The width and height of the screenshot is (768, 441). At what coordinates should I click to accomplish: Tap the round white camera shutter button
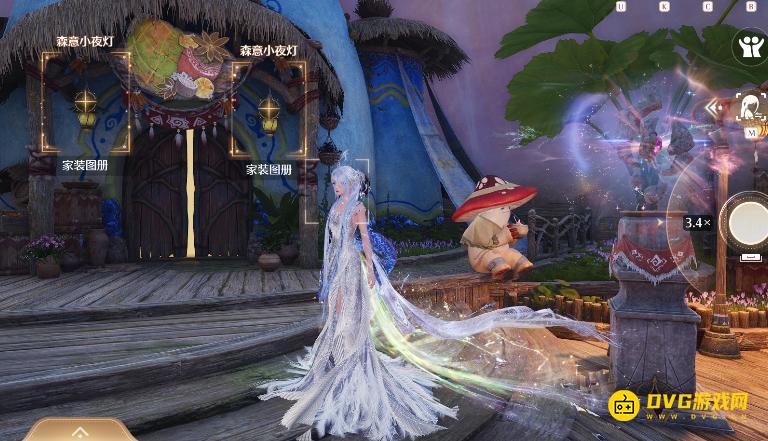[x=749, y=222]
